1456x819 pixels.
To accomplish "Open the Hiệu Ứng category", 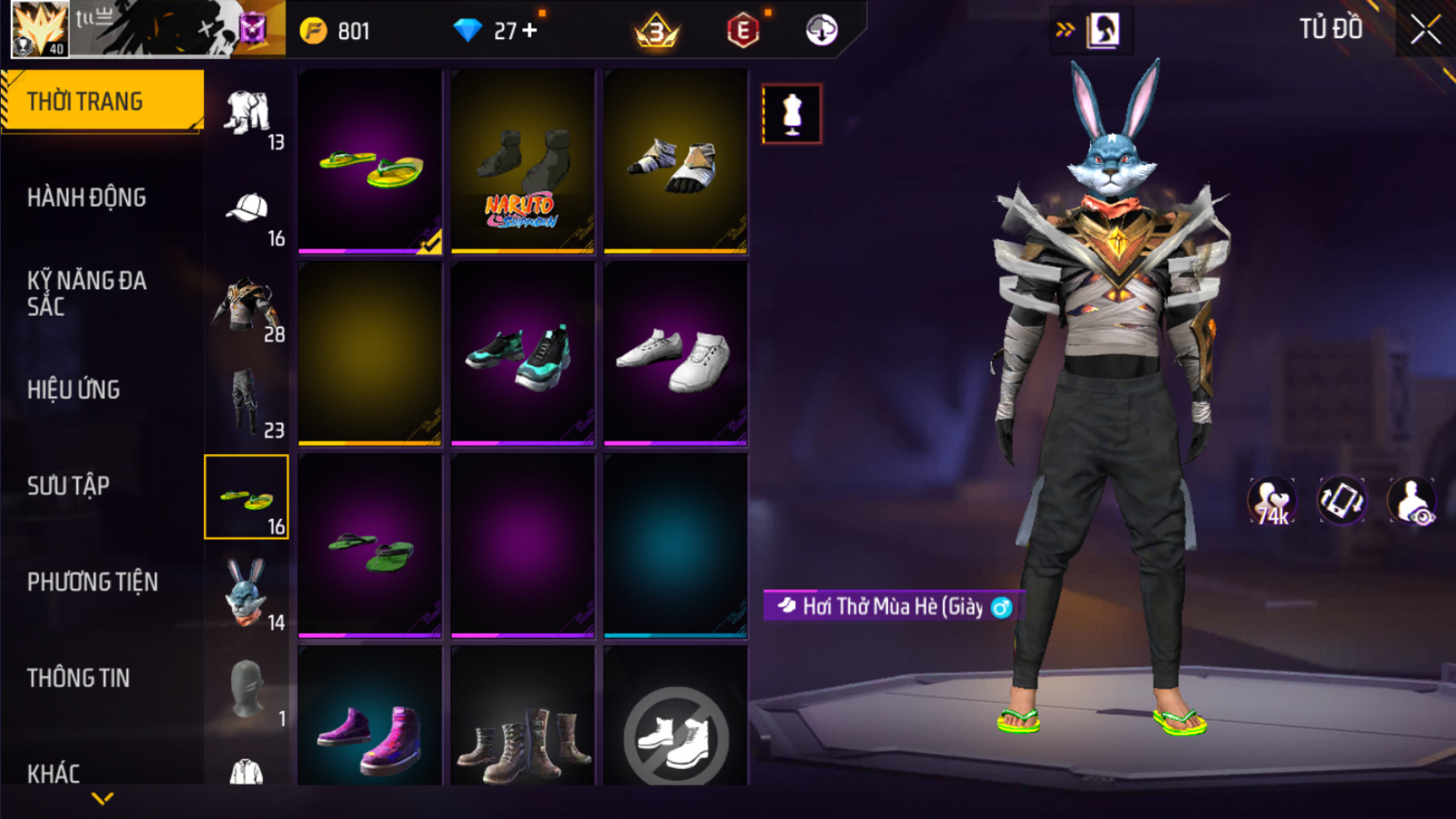I will tap(73, 389).
